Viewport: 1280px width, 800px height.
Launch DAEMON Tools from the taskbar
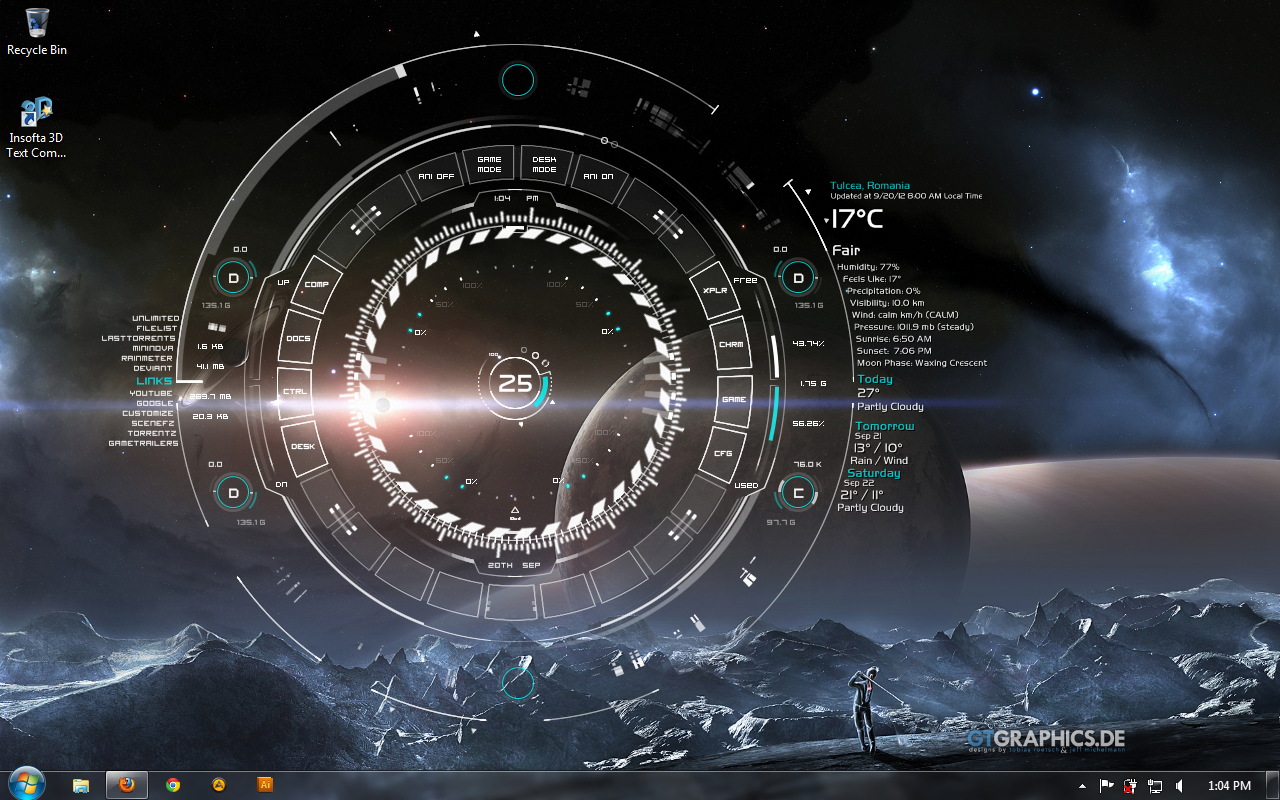click(x=220, y=785)
